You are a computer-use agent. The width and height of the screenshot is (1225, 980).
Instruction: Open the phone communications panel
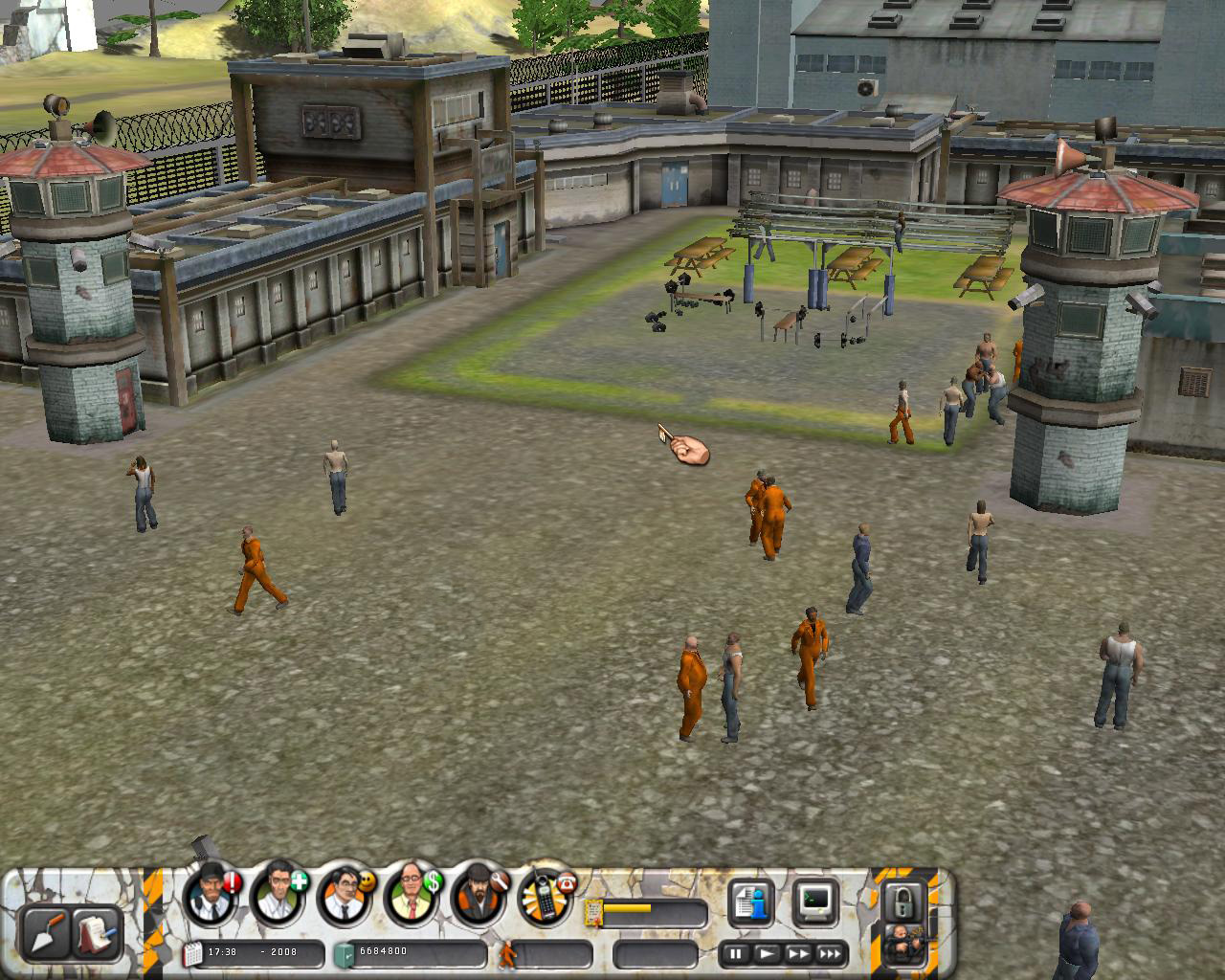pyautogui.click(x=544, y=900)
